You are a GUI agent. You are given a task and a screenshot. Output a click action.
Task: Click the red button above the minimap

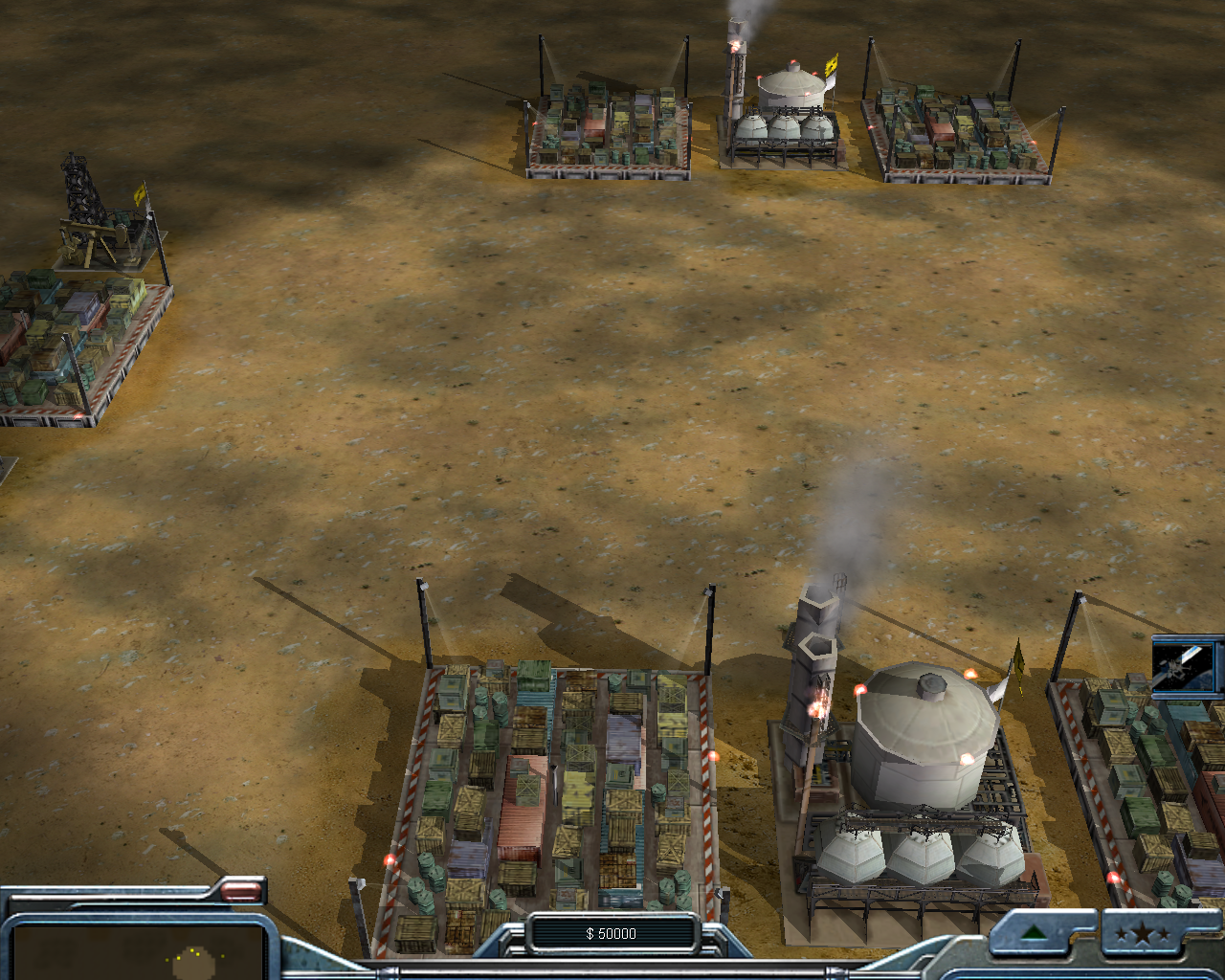(x=241, y=892)
